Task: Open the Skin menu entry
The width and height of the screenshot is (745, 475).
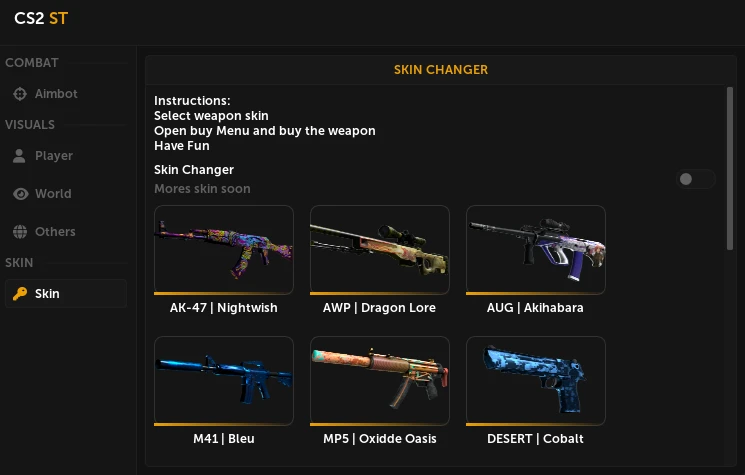Action: (47, 294)
